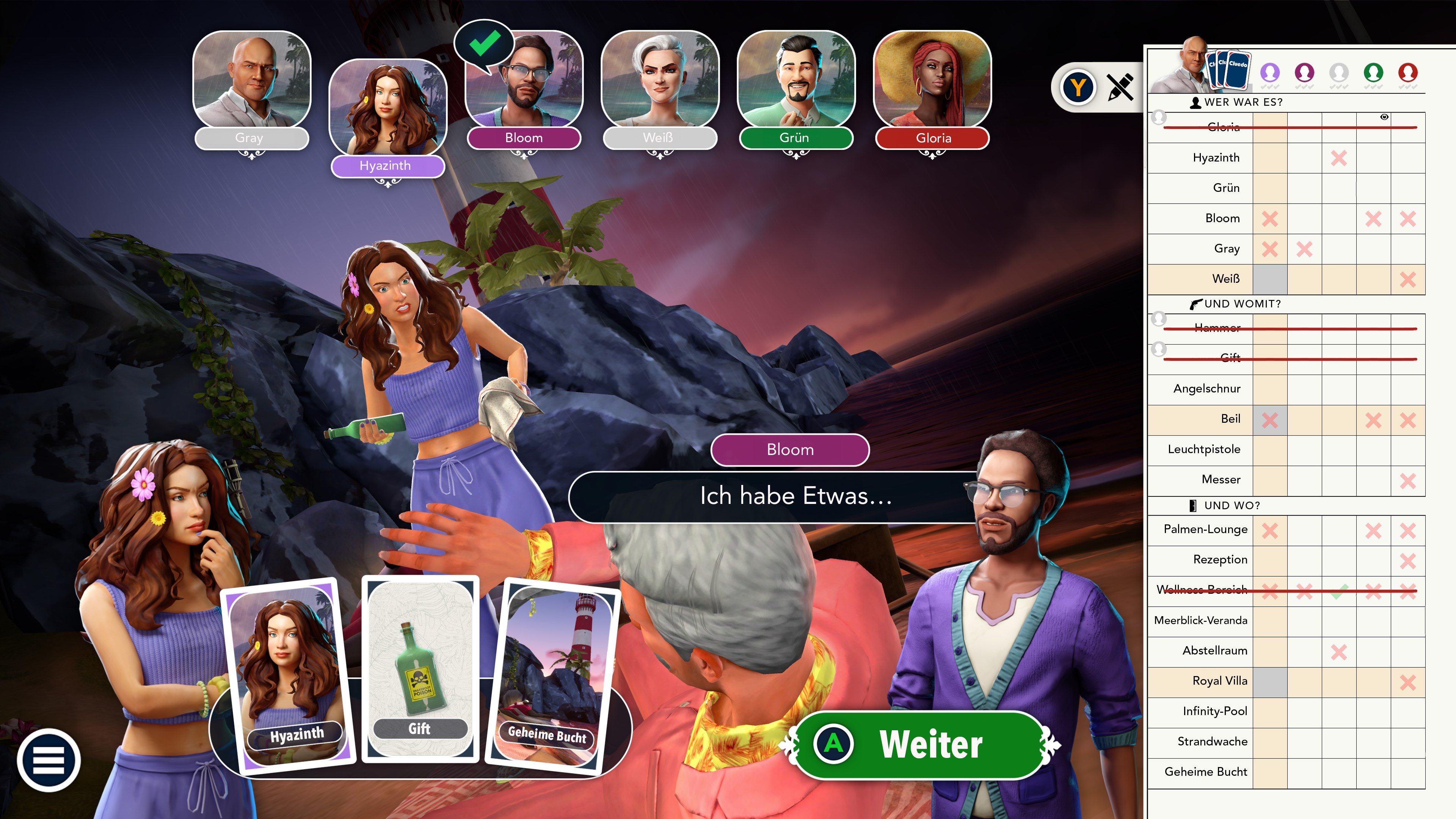
Task: Click the Angelschnur row on the clue sheet
Action: pos(1207,388)
